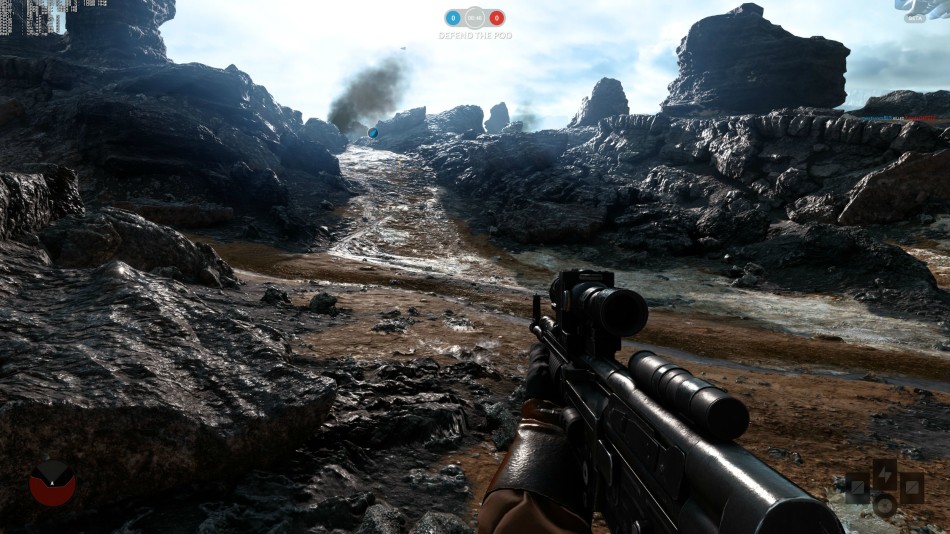Click the blue pod objective marker
The height and width of the screenshot is (534, 950).
(x=373, y=132)
